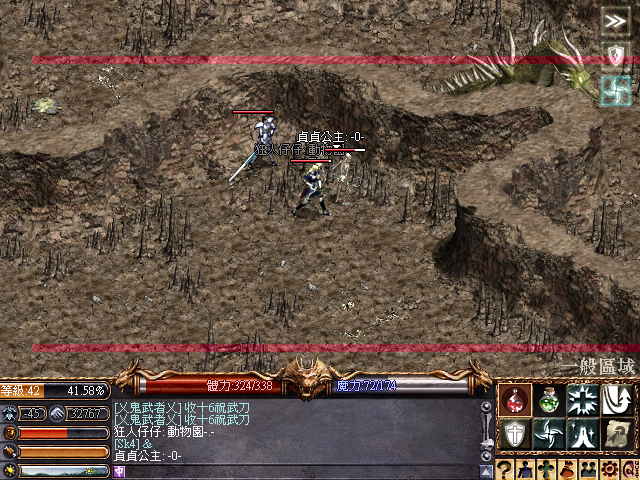The image size is (640, 480).
Task: Open the inventory bag button
Action: pyautogui.click(x=566, y=470)
